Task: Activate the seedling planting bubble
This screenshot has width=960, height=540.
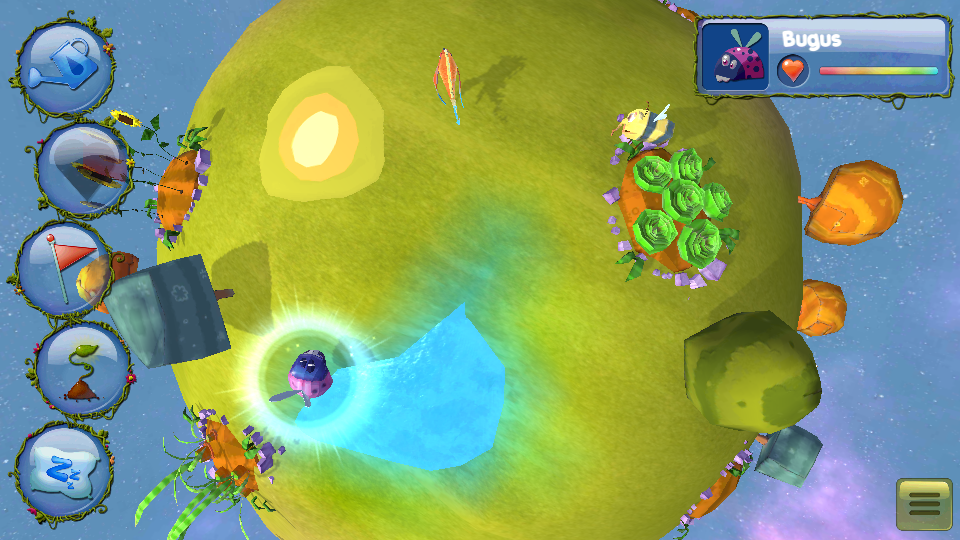Action: click(x=83, y=369)
